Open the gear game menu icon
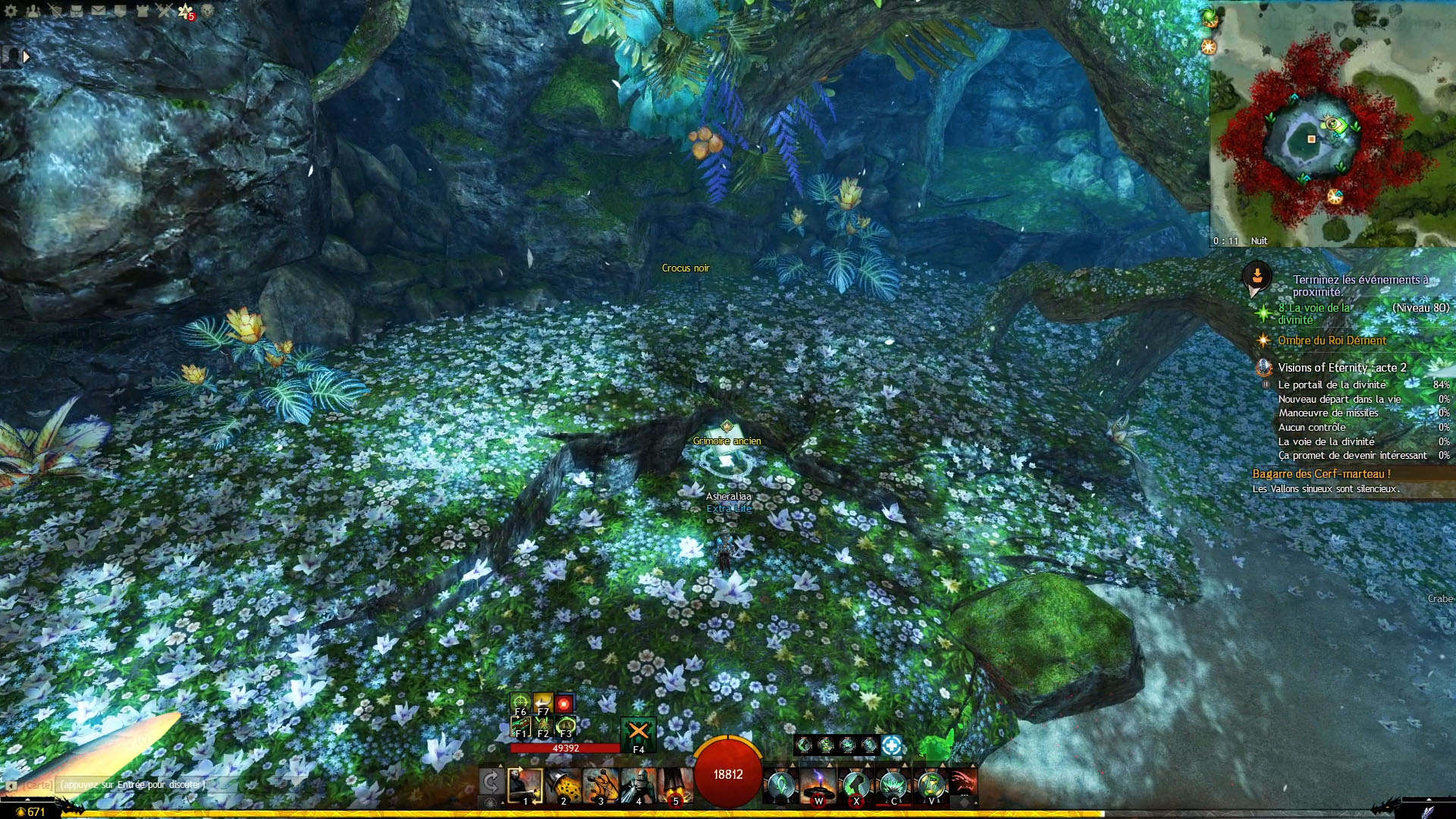Screen dimensions: 1456x819 11,11
